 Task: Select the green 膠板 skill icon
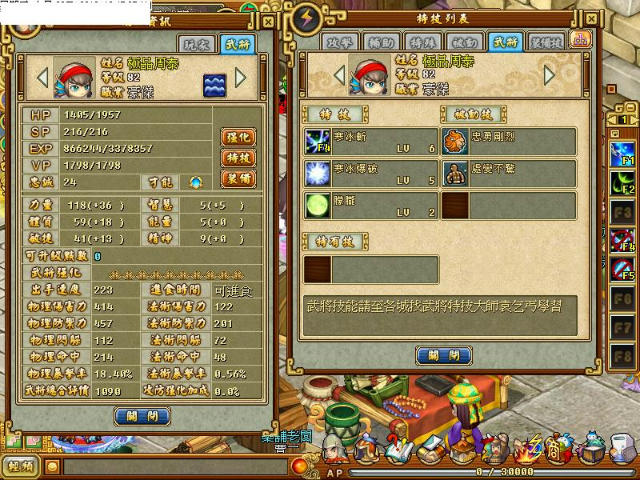(317, 206)
